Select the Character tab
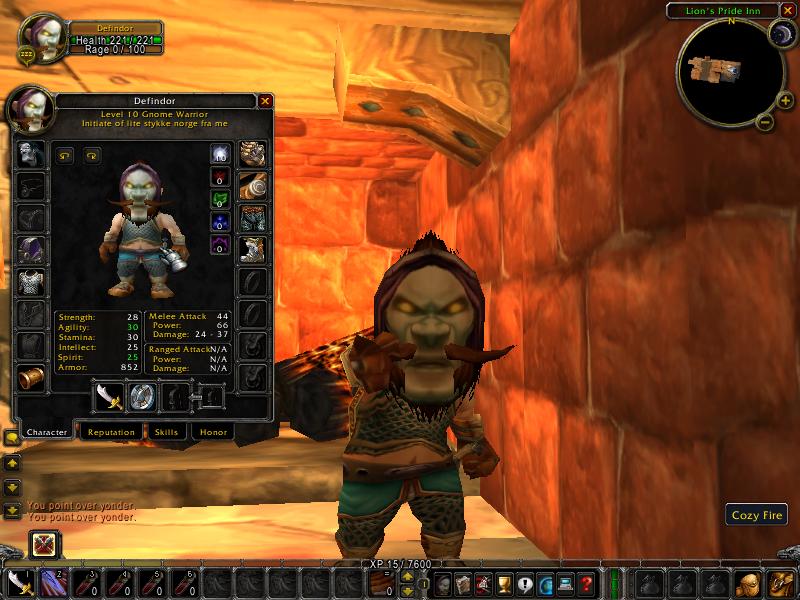Screen dimensions: 800x600 pos(47,432)
